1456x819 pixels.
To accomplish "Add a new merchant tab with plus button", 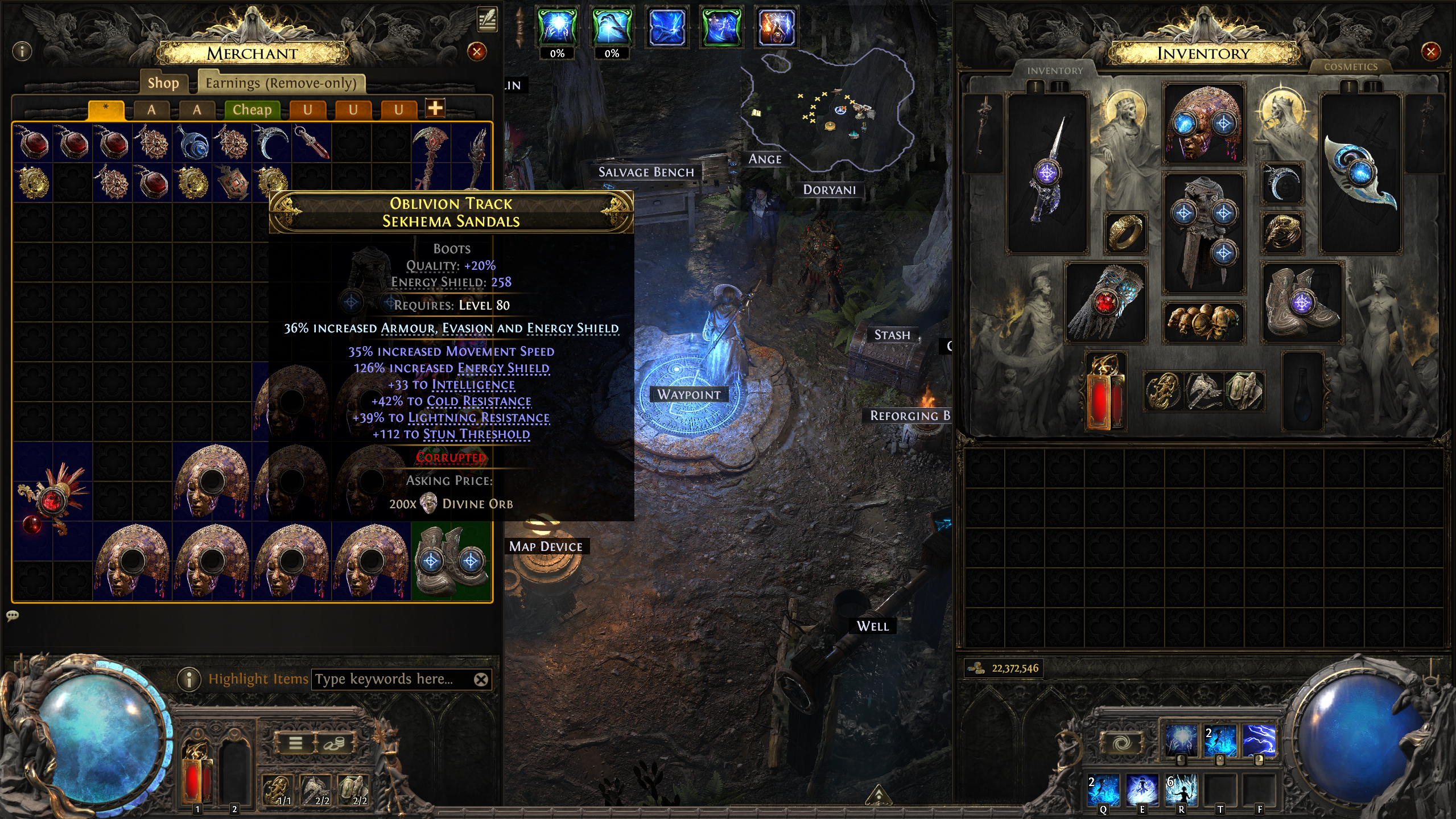I will coord(435,108).
